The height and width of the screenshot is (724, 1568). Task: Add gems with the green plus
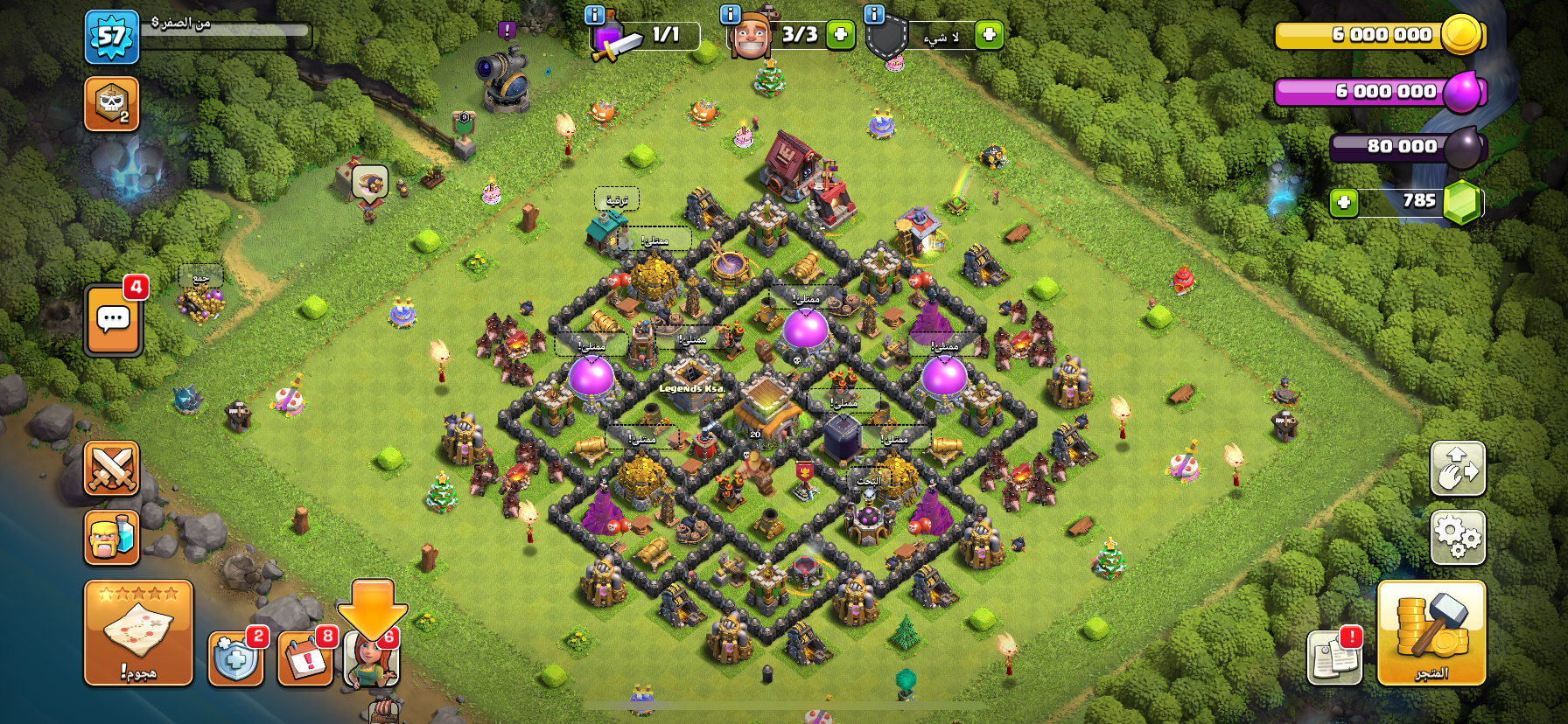tap(1344, 203)
